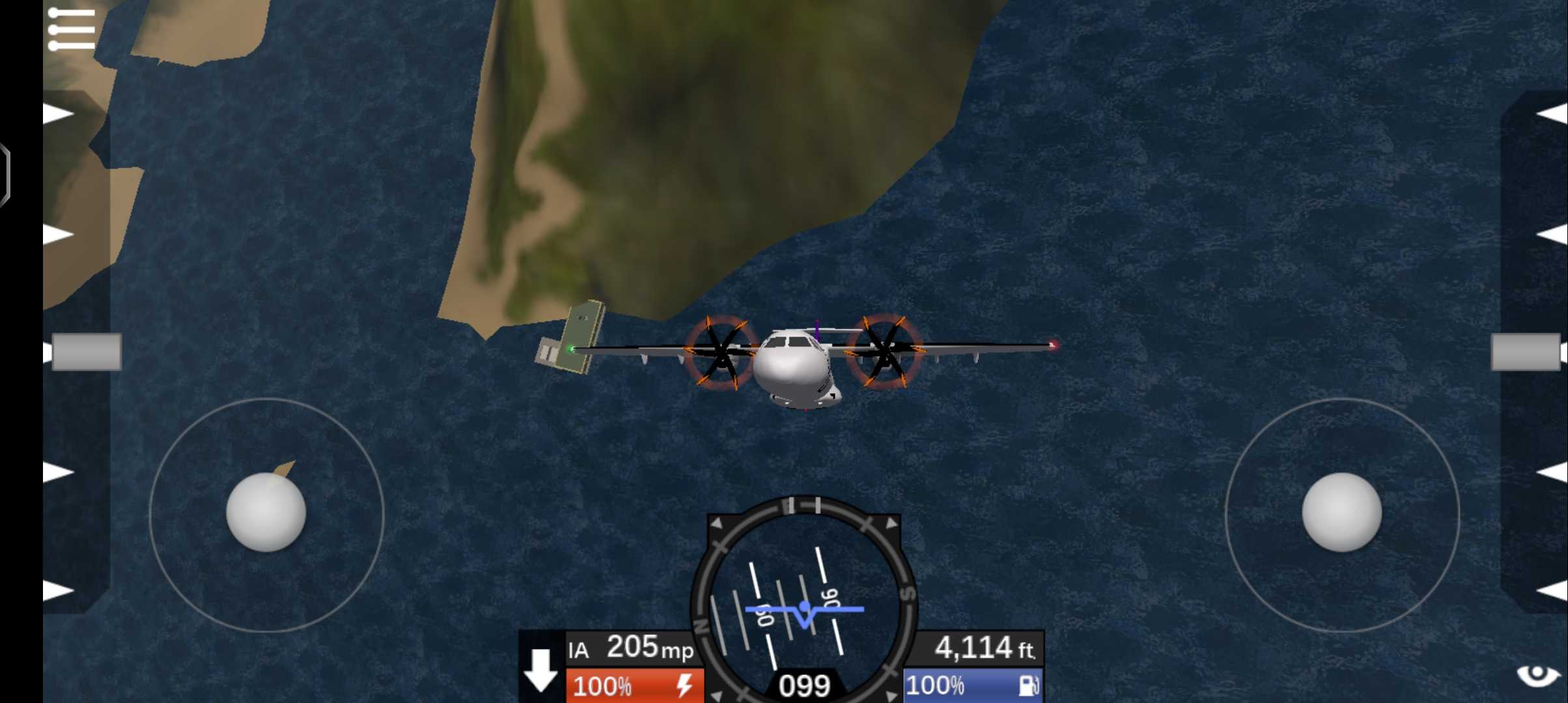
Task: Tap the eye camera view icon
Action: point(1537,674)
